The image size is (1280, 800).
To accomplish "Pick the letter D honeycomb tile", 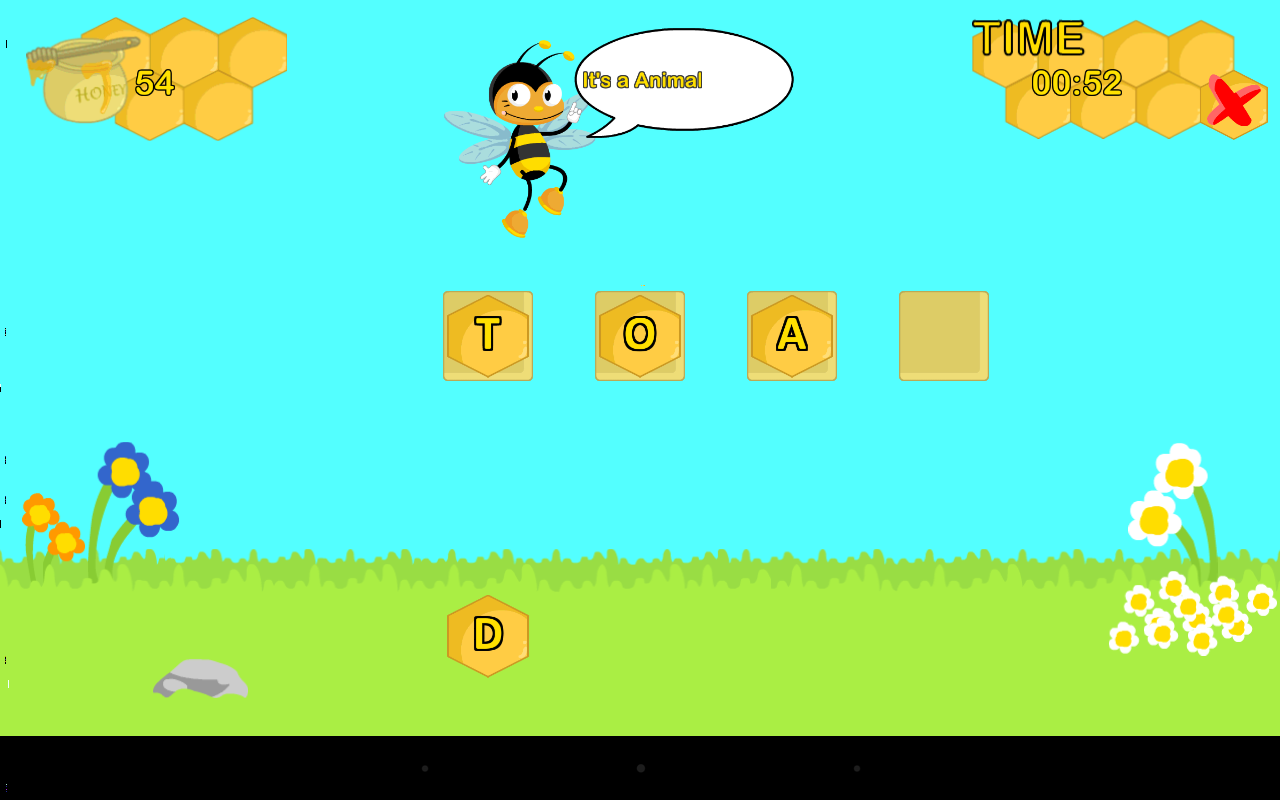I will click(487, 634).
